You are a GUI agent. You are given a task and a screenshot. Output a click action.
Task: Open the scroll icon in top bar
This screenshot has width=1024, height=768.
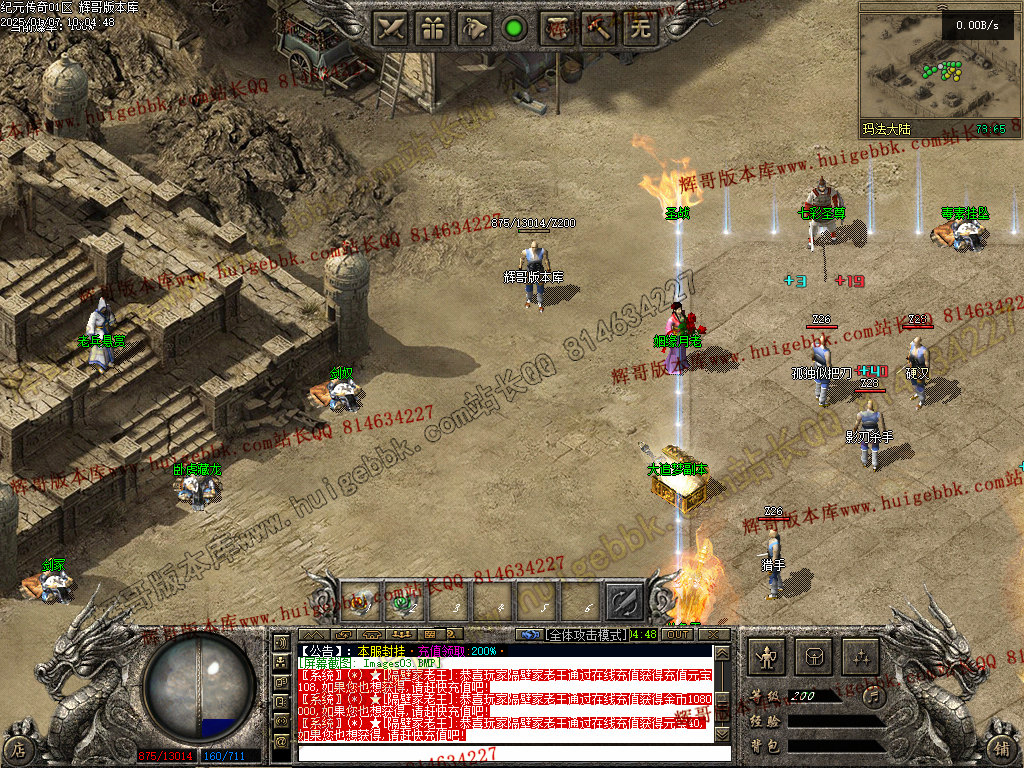pyautogui.click(x=557, y=28)
